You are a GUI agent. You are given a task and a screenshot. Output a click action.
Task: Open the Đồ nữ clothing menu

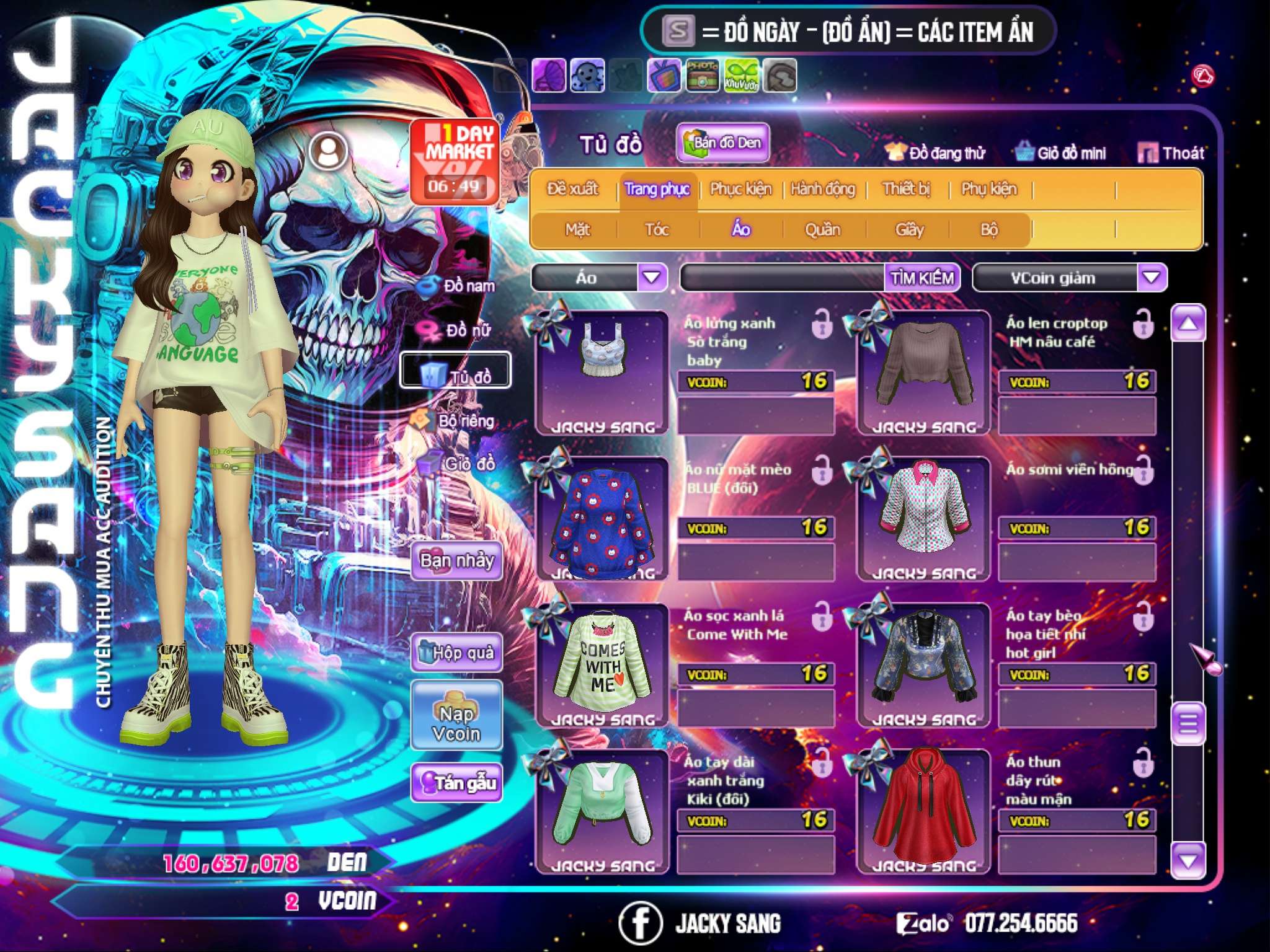point(459,330)
